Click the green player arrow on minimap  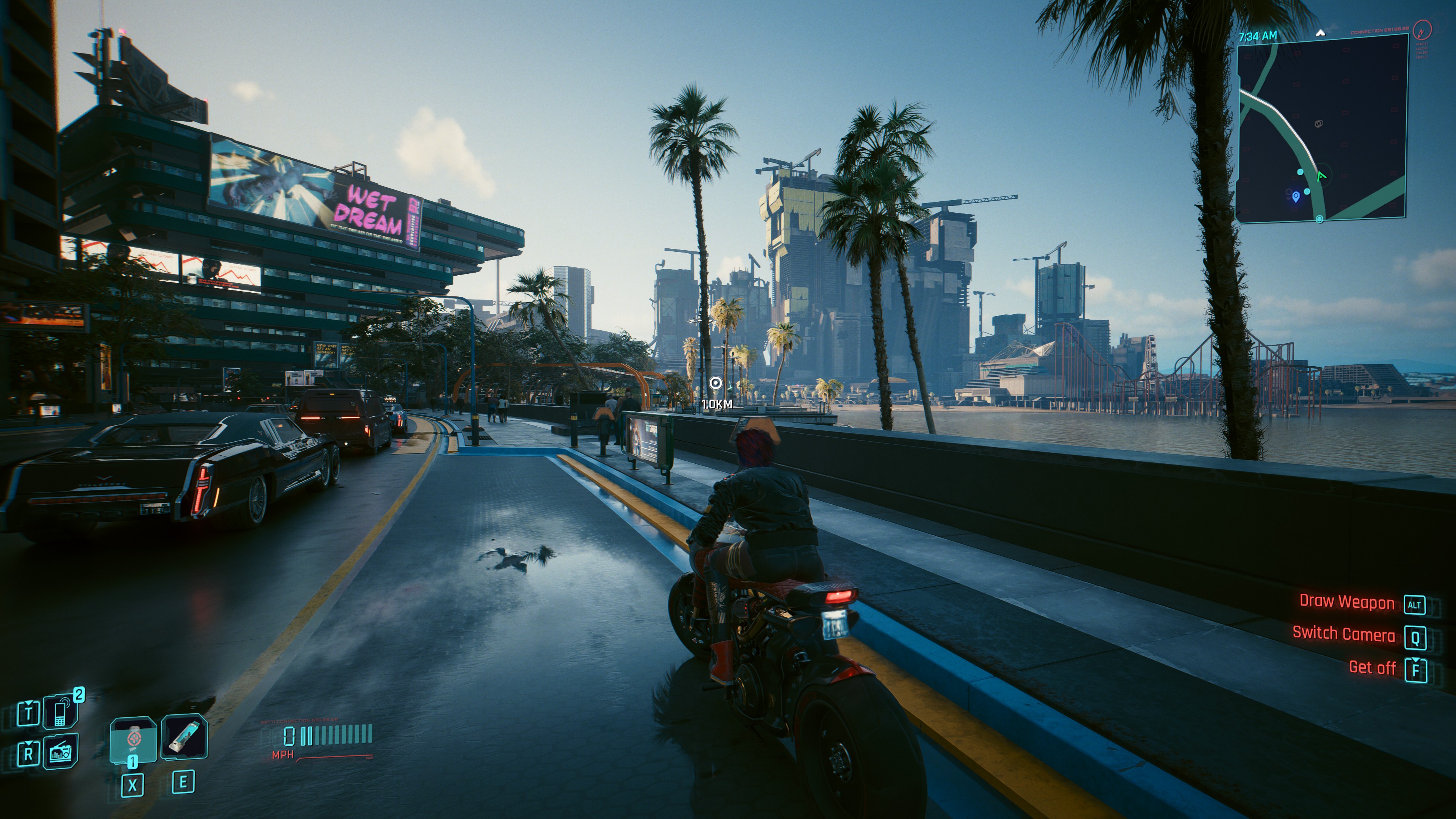click(x=1321, y=176)
